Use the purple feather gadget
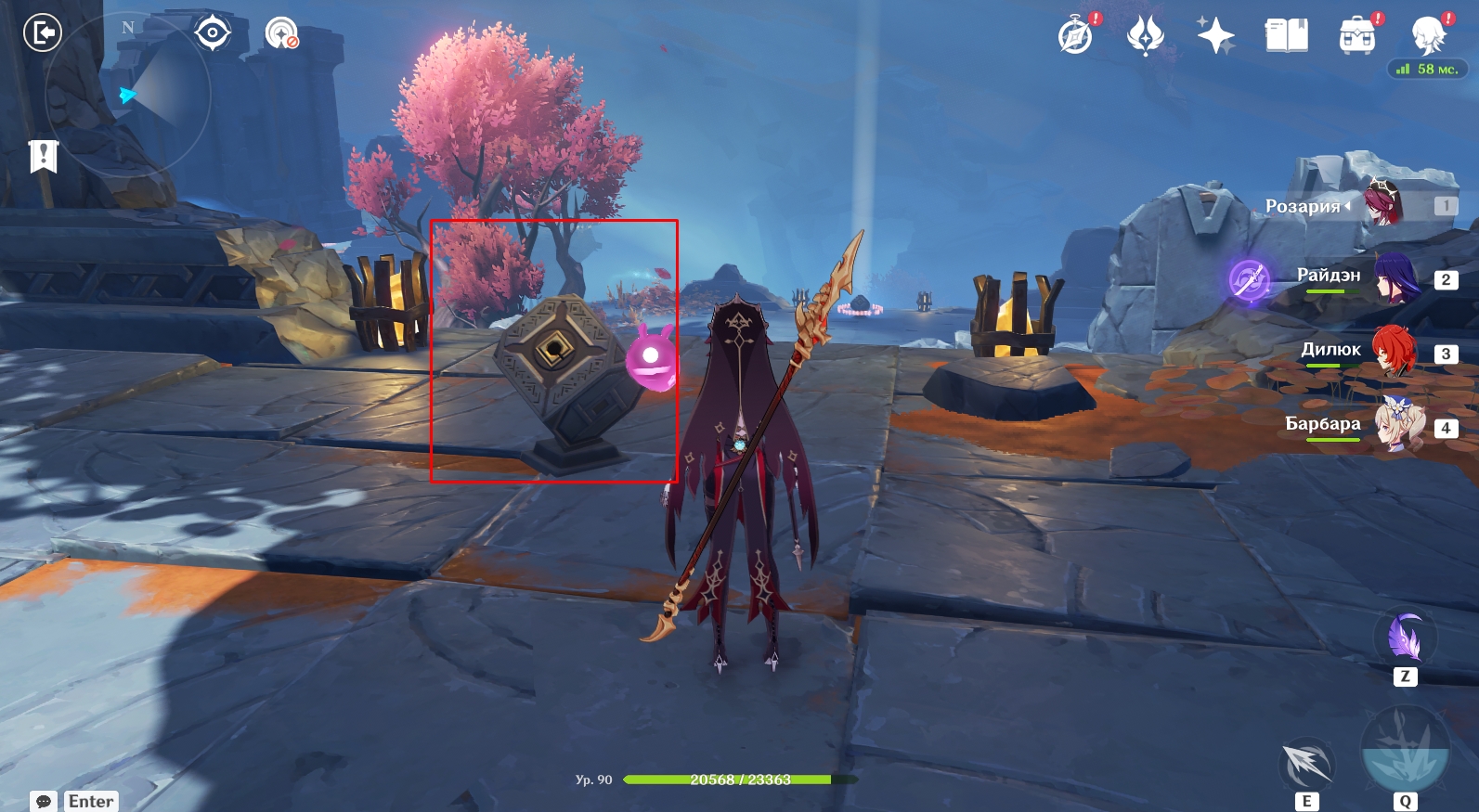Image resolution: width=1479 pixels, height=812 pixels. tap(1405, 638)
